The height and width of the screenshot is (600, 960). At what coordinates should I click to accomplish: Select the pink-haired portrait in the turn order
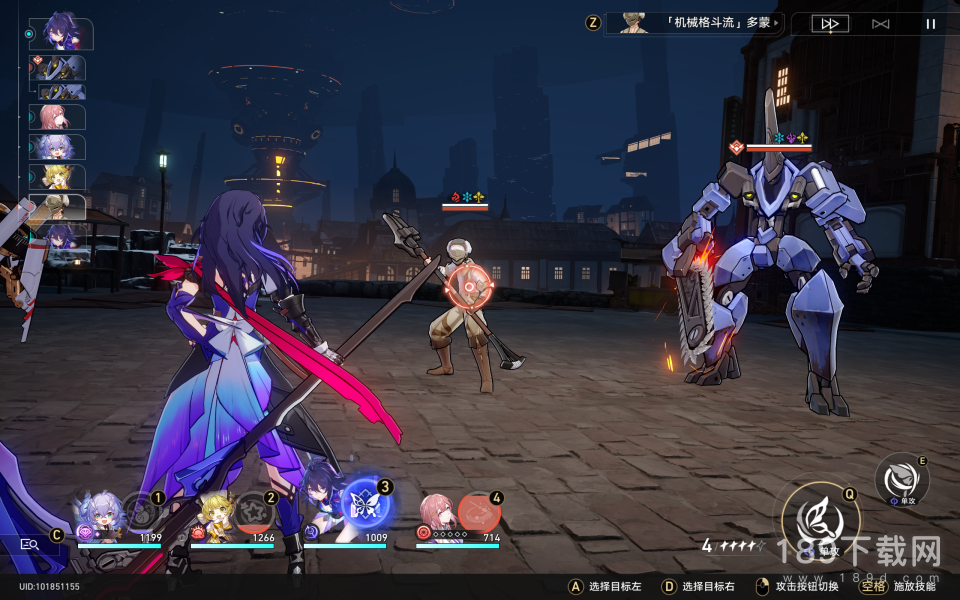(x=58, y=117)
